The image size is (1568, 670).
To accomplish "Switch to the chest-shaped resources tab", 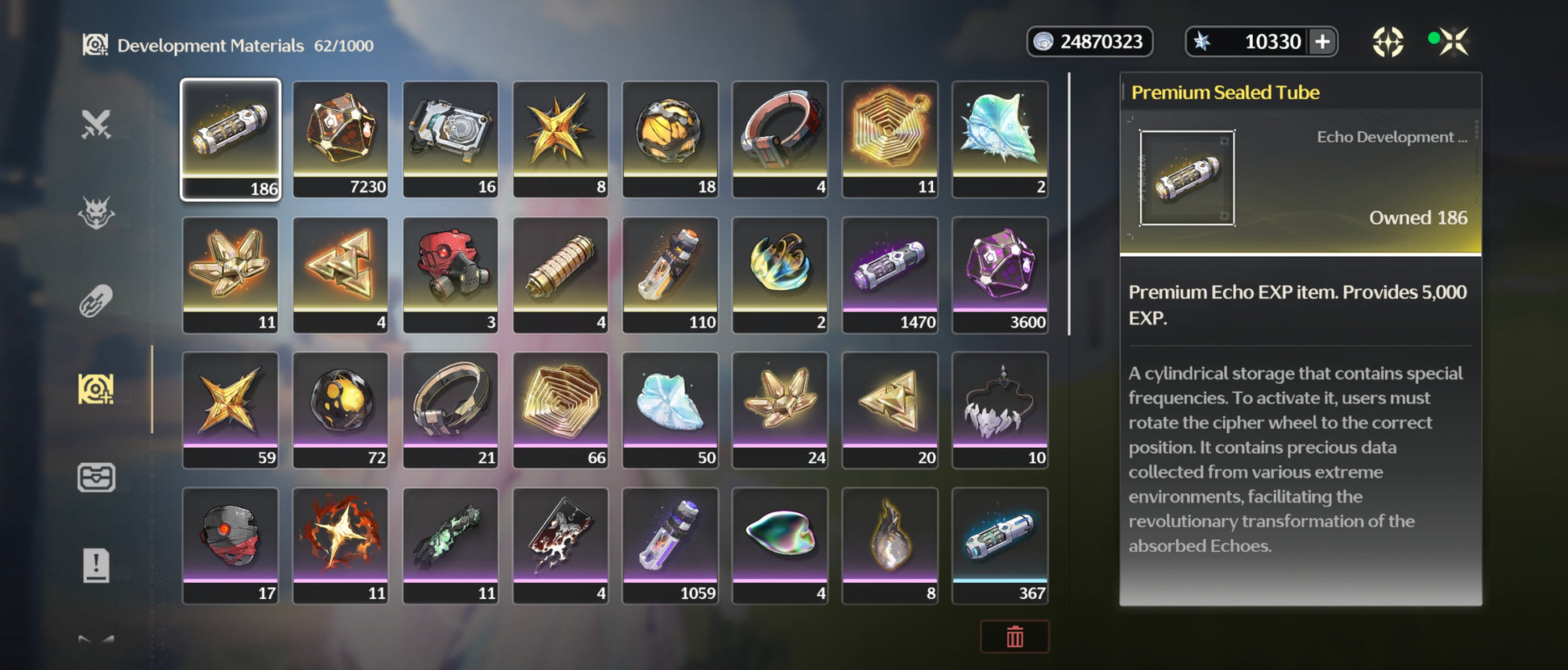I will pos(96,478).
